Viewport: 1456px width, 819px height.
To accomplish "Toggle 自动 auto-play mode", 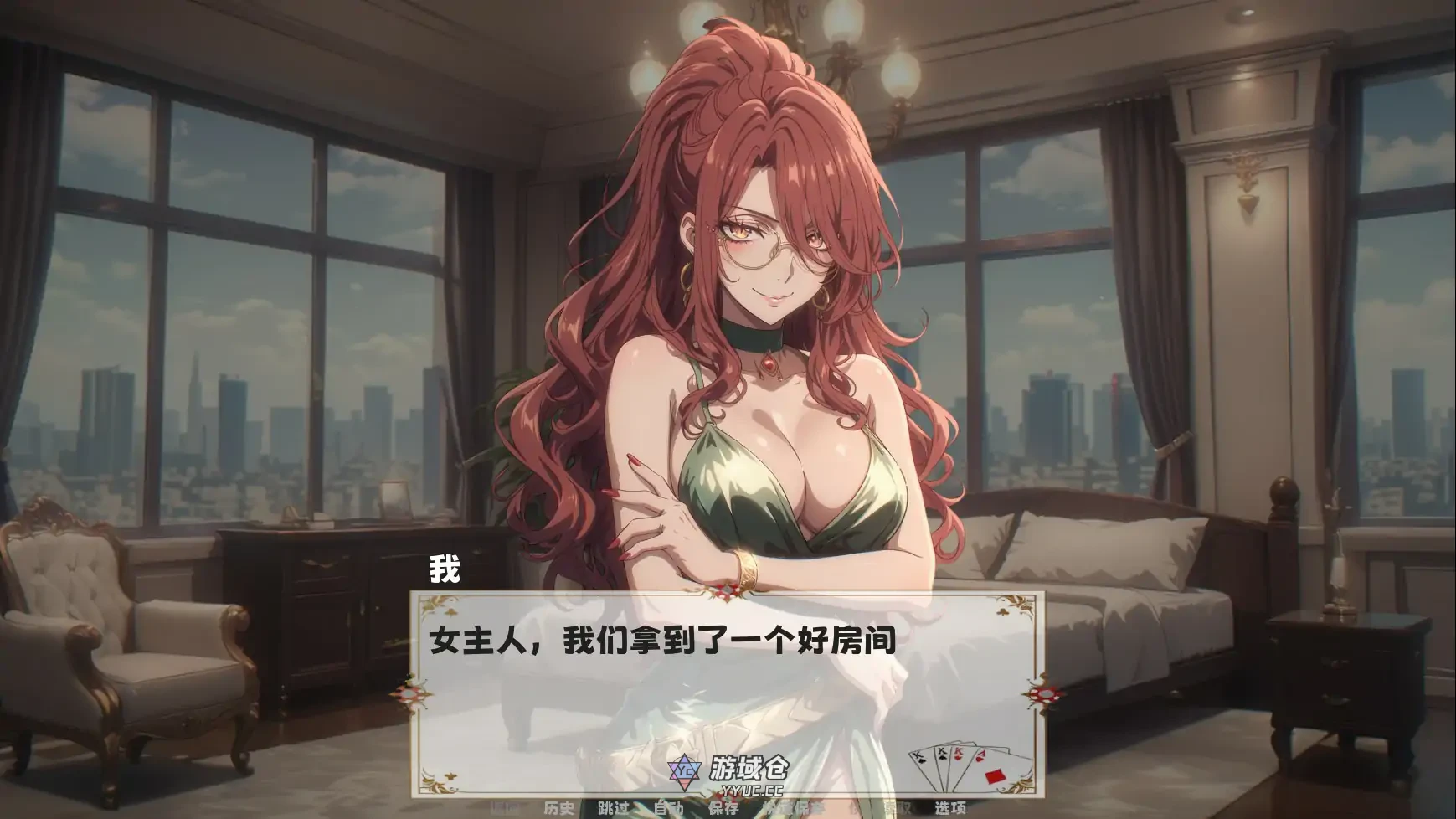I will tap(668, 808).
